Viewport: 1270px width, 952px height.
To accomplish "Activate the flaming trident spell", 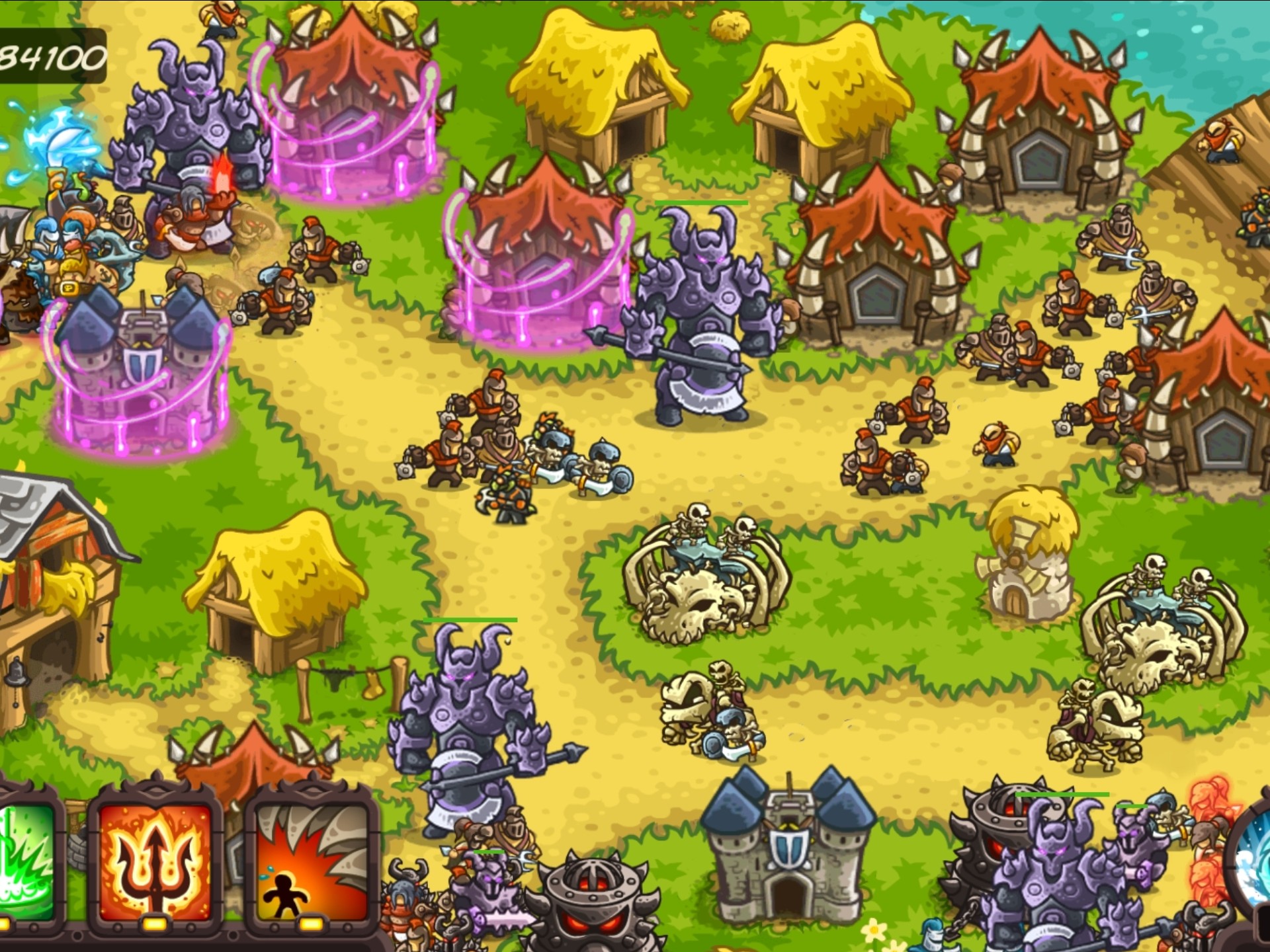I will (156, 859).
